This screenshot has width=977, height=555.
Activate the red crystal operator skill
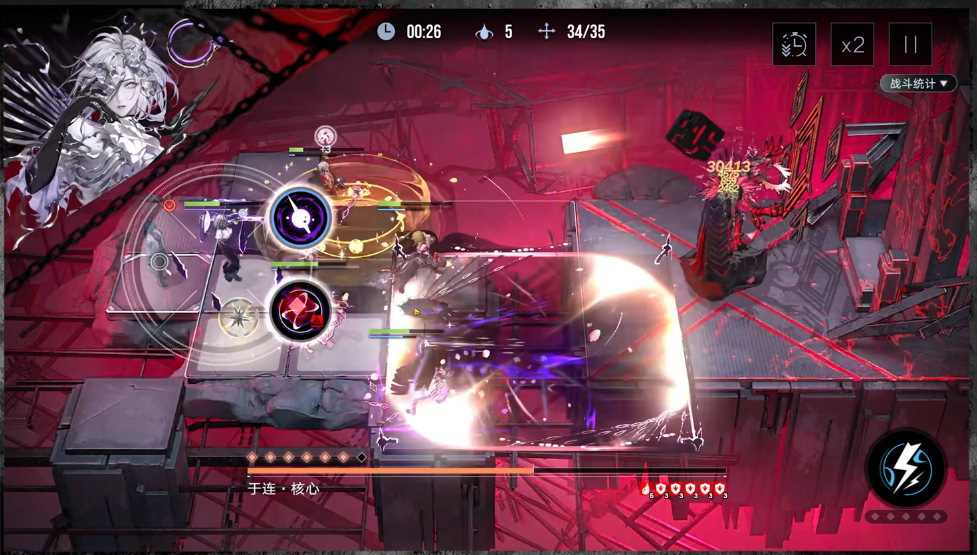click(300, 311)
